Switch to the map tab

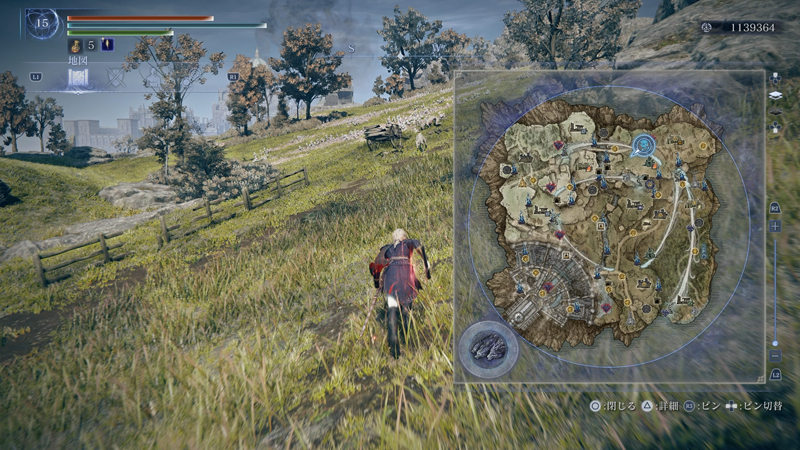click(x=78, y=79)
